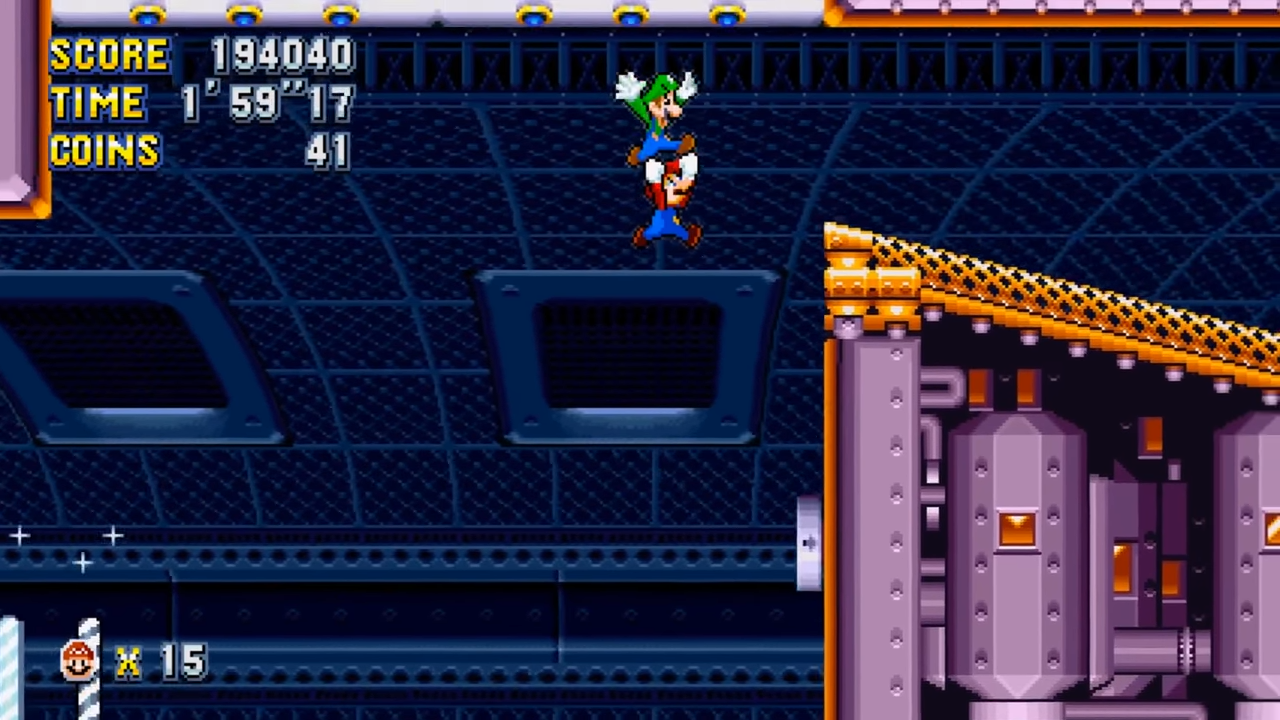Click the sparkle crosshair near the floor

point(83,563)
